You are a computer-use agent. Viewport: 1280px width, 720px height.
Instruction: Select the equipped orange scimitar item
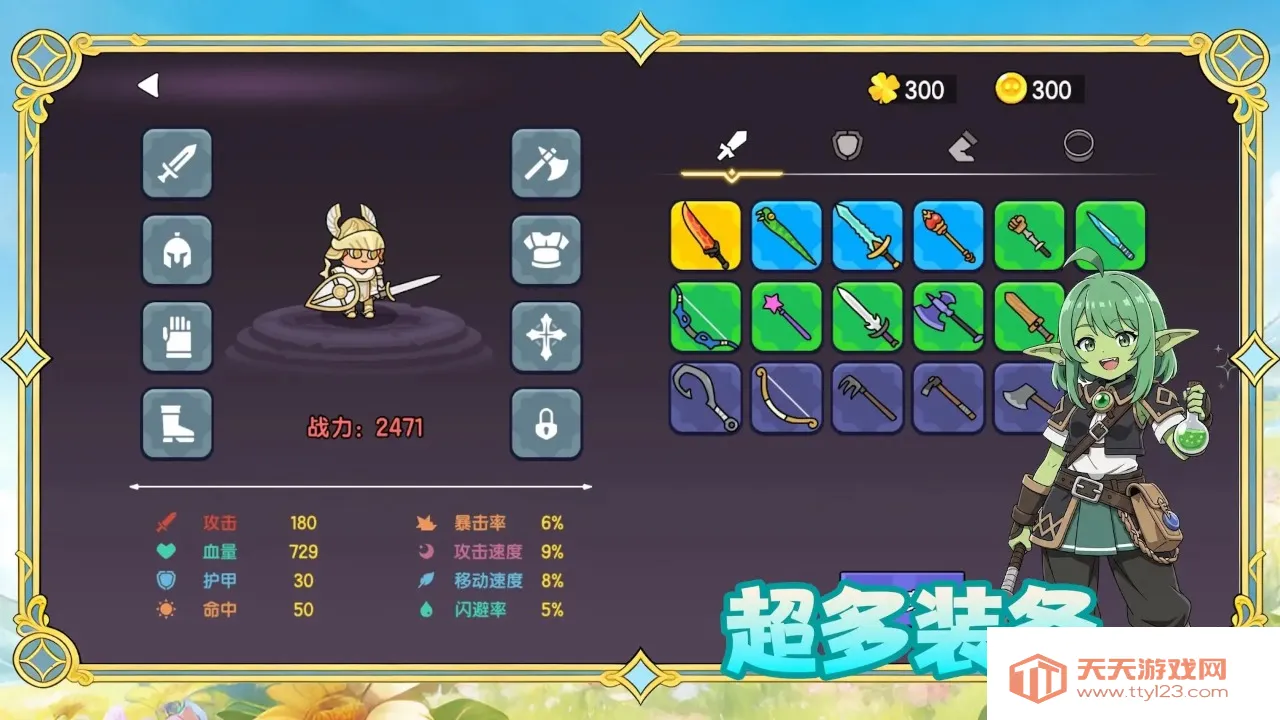coord(705,235)
